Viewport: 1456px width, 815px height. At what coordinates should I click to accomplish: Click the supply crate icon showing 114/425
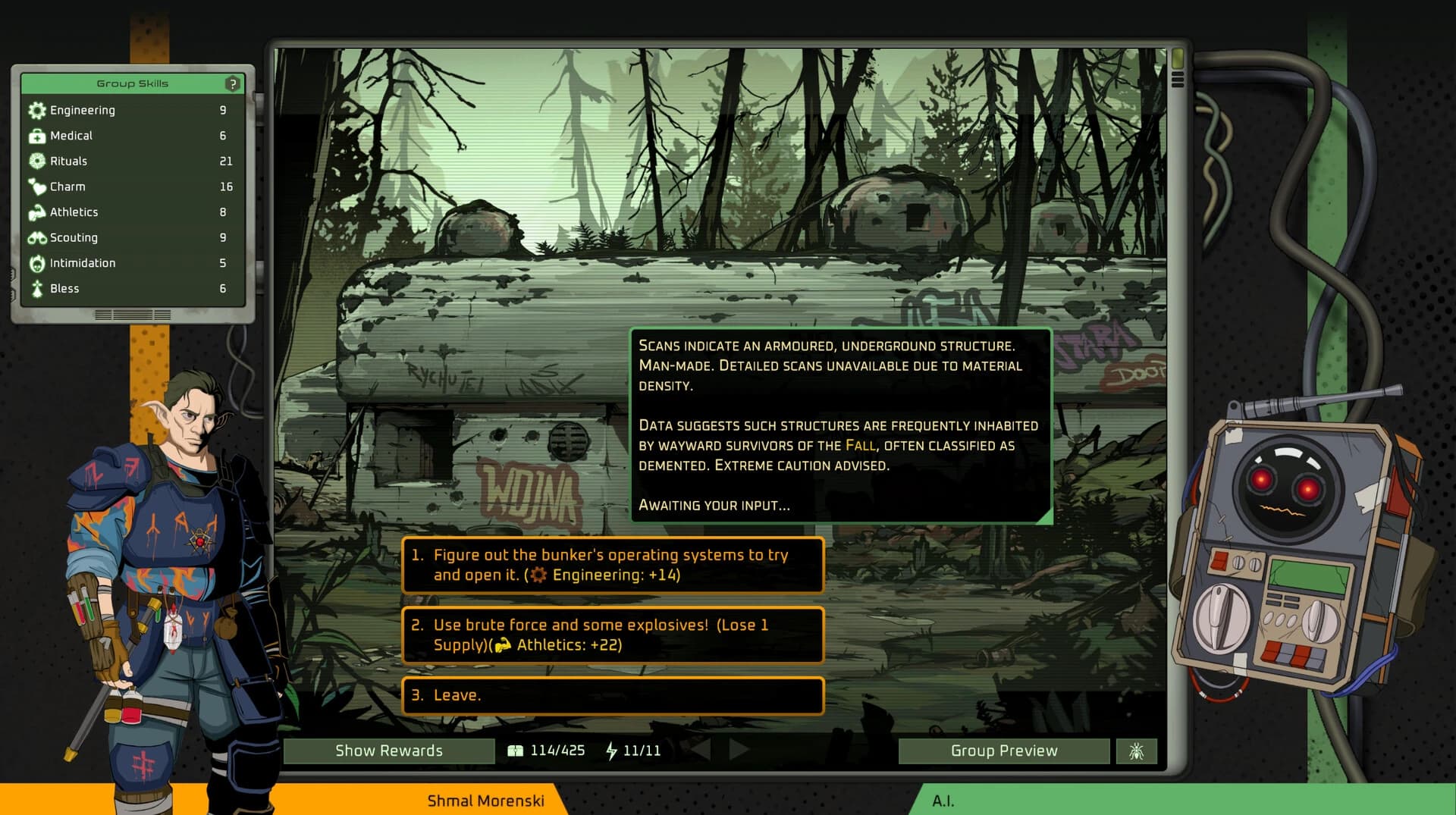click(516, 751)
